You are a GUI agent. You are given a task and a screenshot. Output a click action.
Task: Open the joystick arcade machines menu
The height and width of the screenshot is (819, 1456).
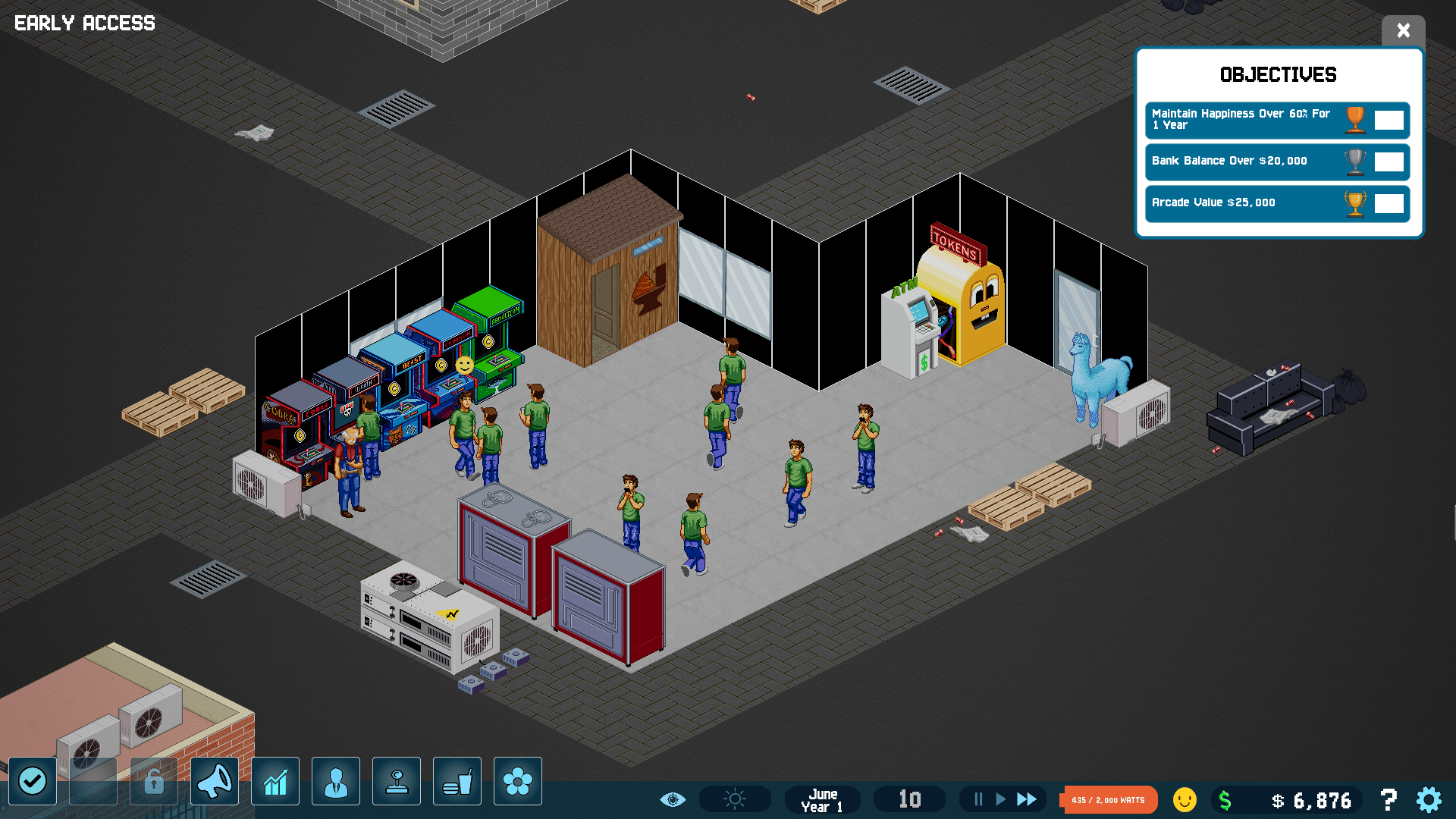[397, 780]
